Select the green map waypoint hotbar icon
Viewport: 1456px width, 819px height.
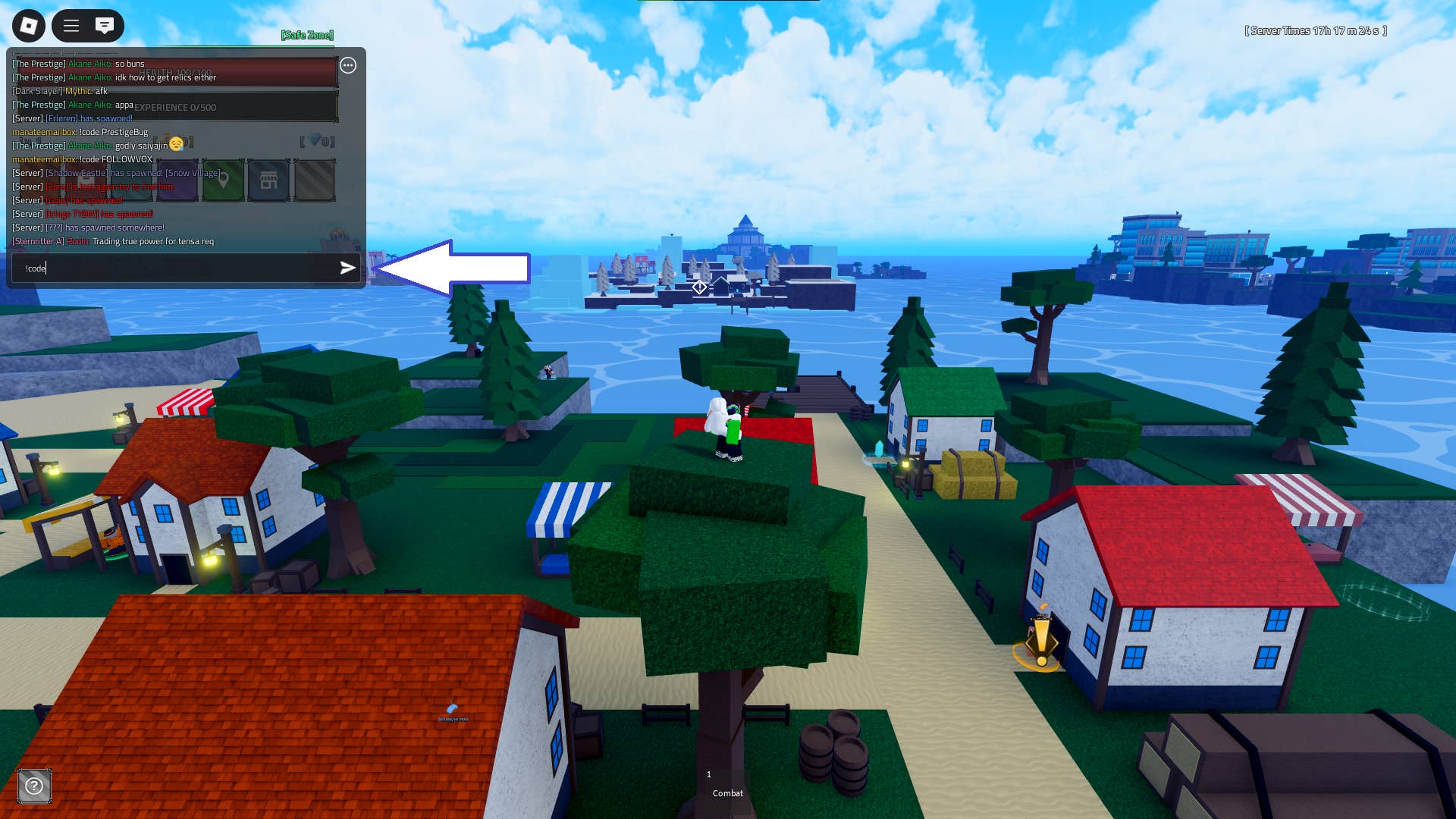coord(223,181)
